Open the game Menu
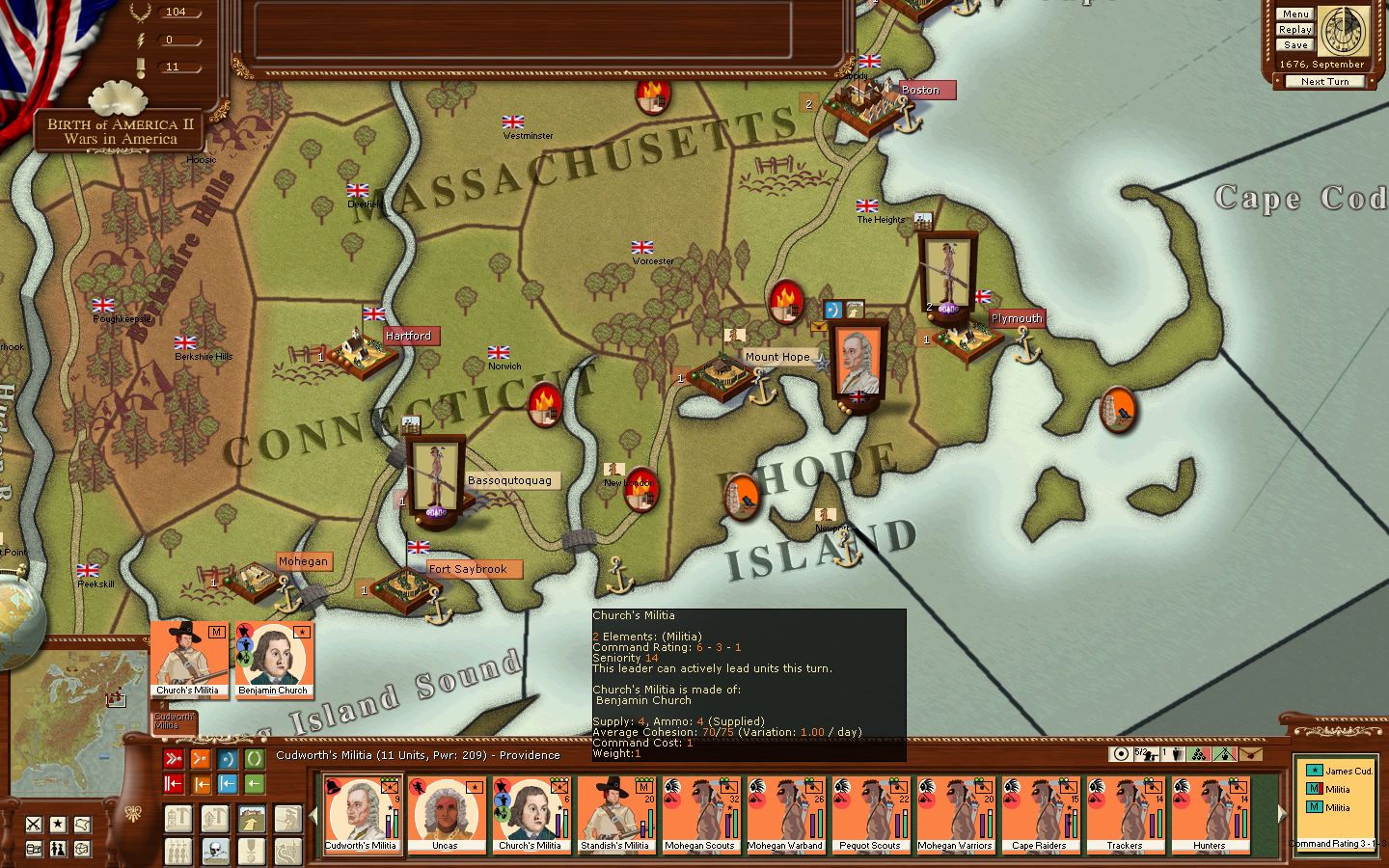Image resolution: width=1389 pixels, height=868 pixels. [x=1295, y=14]
